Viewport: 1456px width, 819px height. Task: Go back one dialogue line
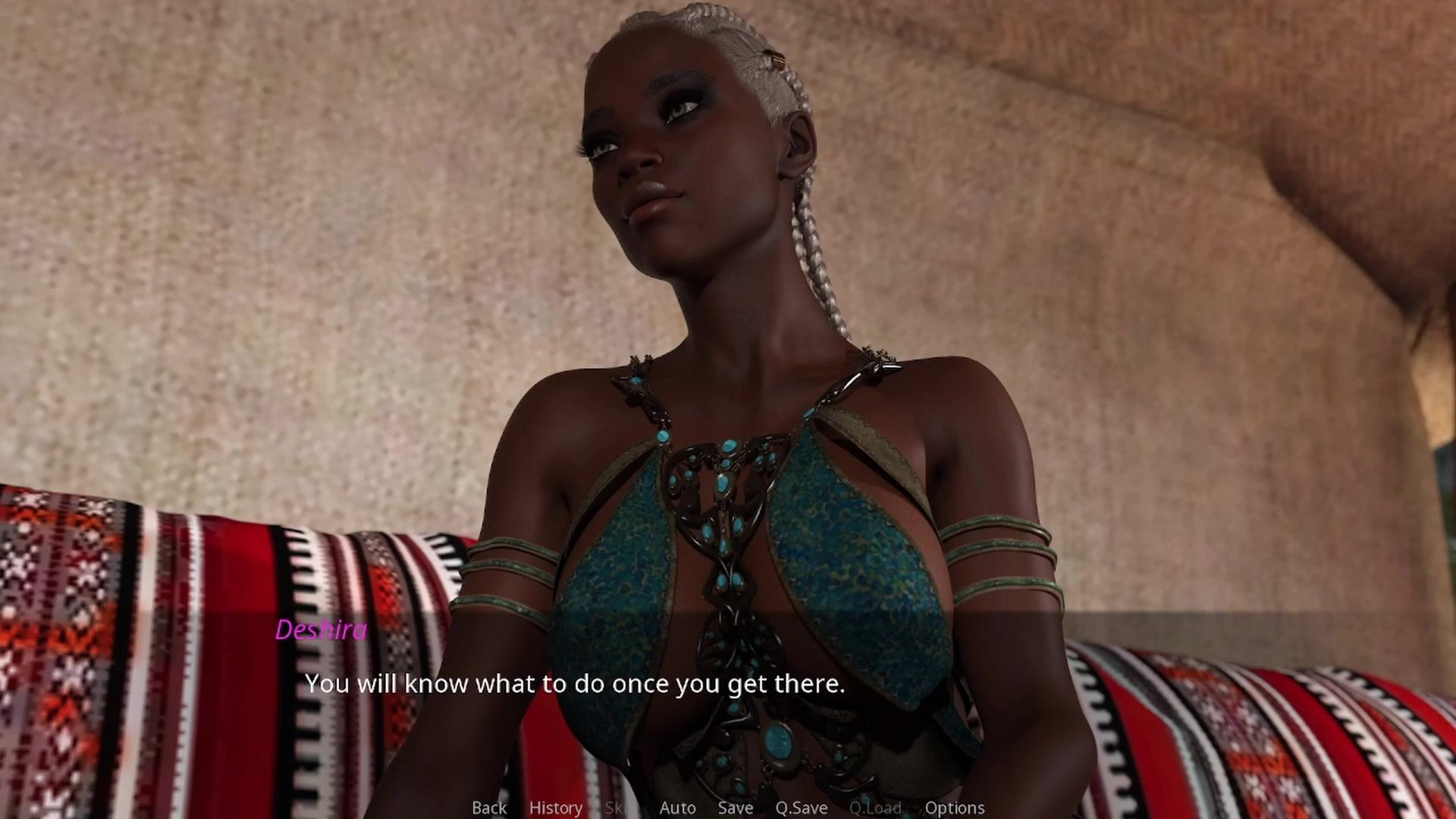(489, 808)
